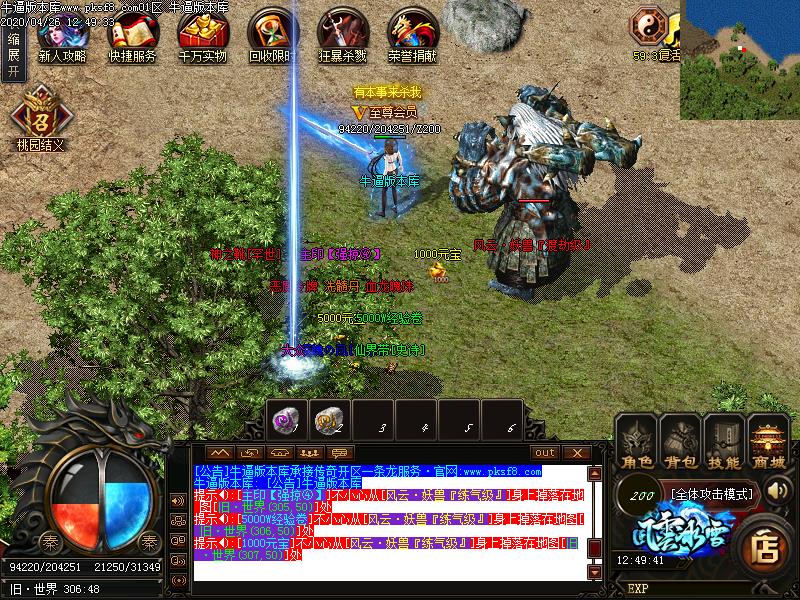The image size is (800, 600).
Task: Open the 技能 skills panel
Action: point(724,444)
